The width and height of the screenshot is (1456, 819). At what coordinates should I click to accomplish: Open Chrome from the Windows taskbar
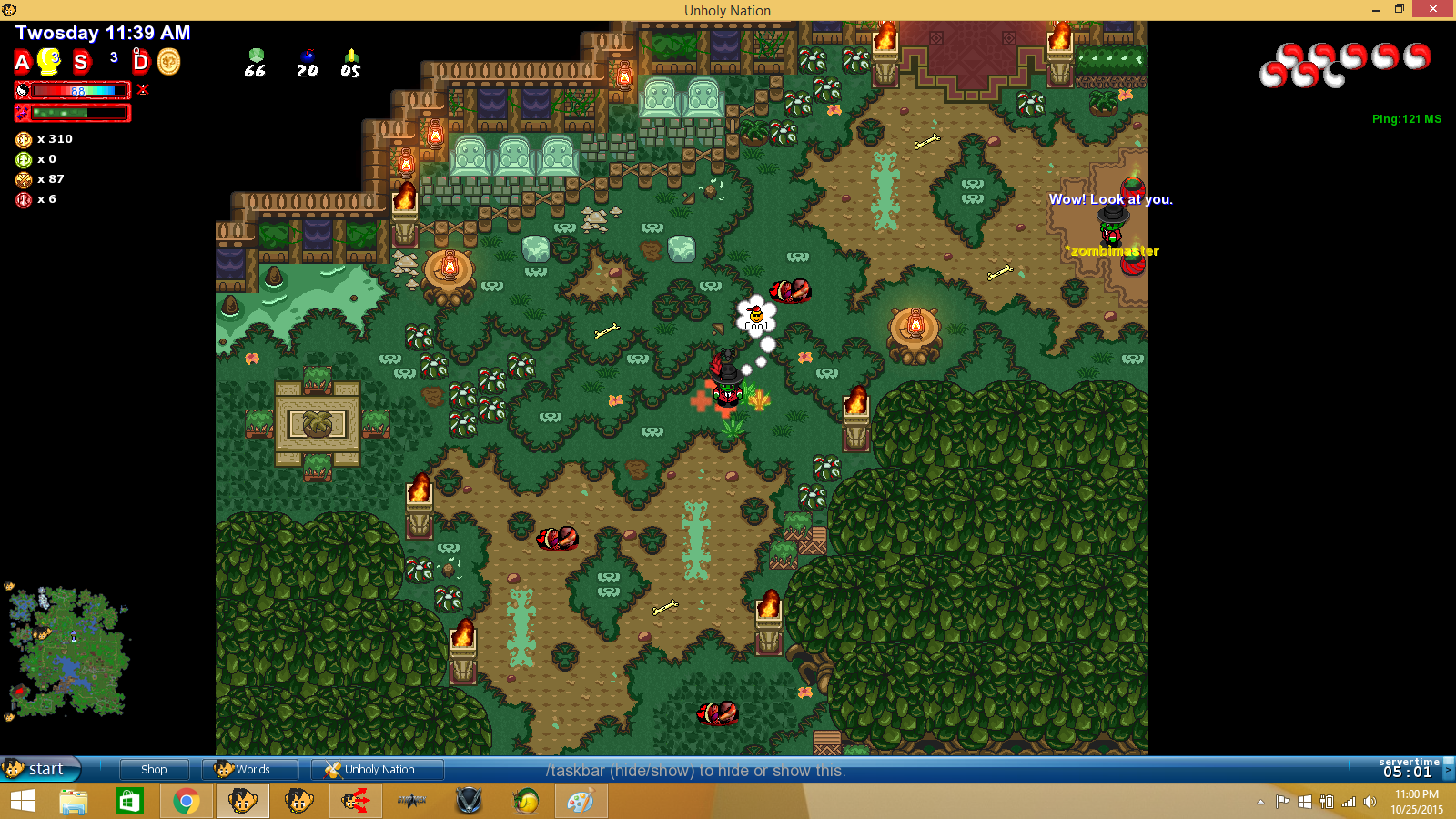[187, 801]
